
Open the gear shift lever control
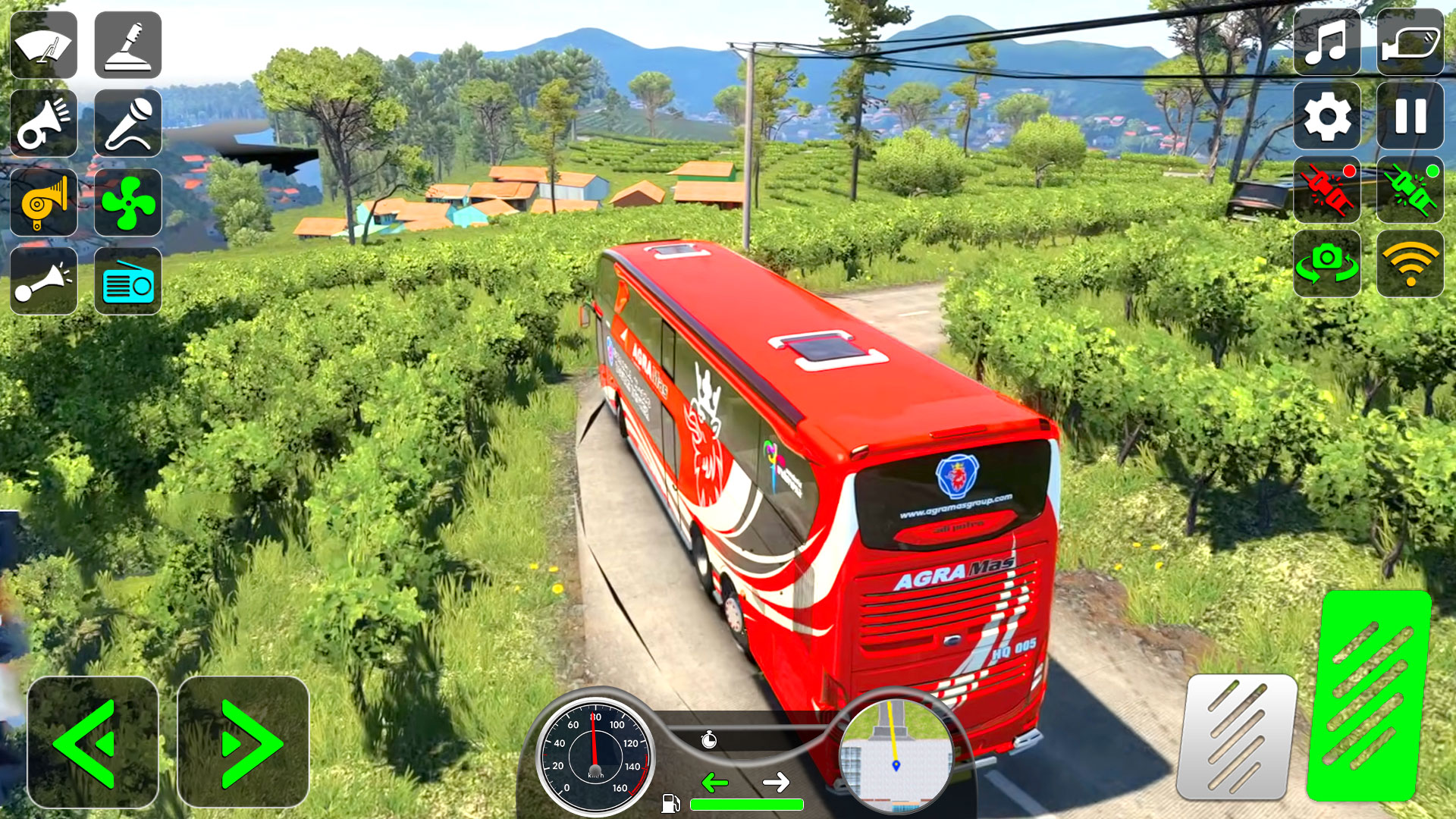click(x=127, y=45)
